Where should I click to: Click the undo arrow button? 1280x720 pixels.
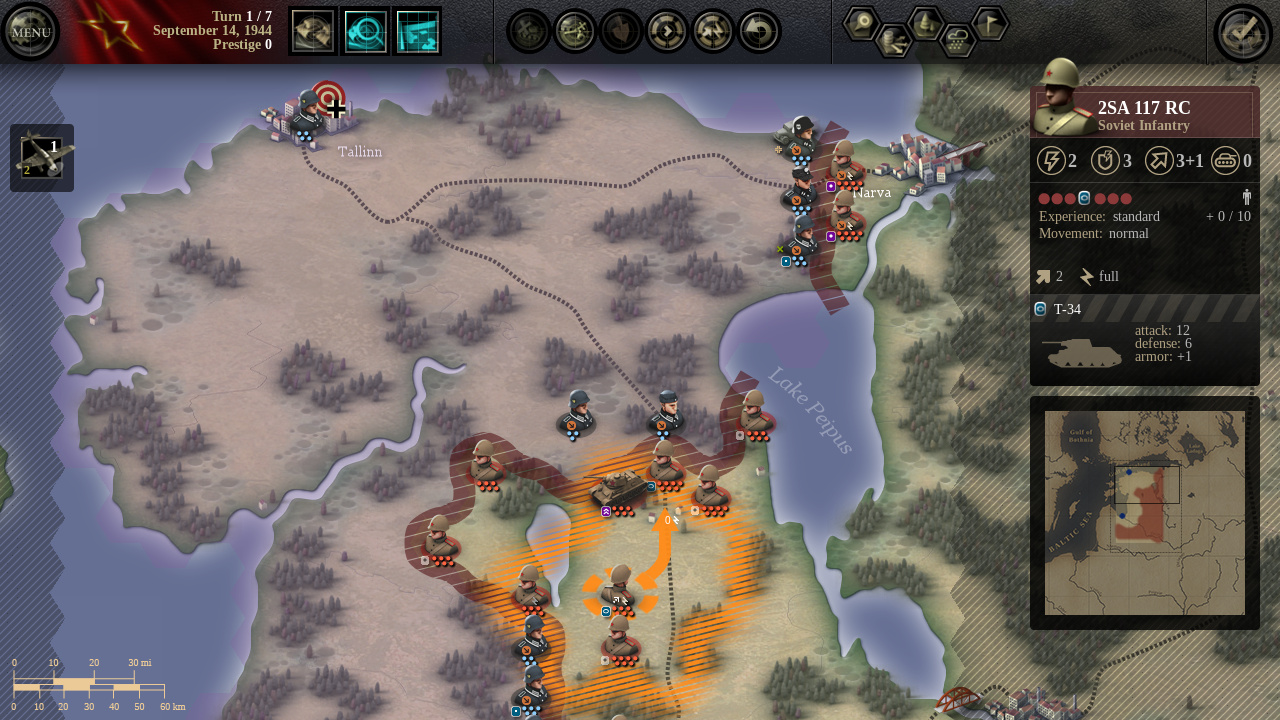(x=759, y=31)
